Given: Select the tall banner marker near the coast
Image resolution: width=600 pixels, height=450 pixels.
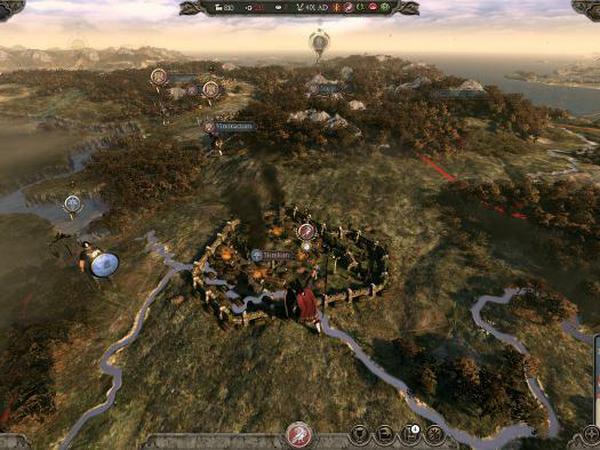Looking at the screenshot, I should click(x=319, y=42).
